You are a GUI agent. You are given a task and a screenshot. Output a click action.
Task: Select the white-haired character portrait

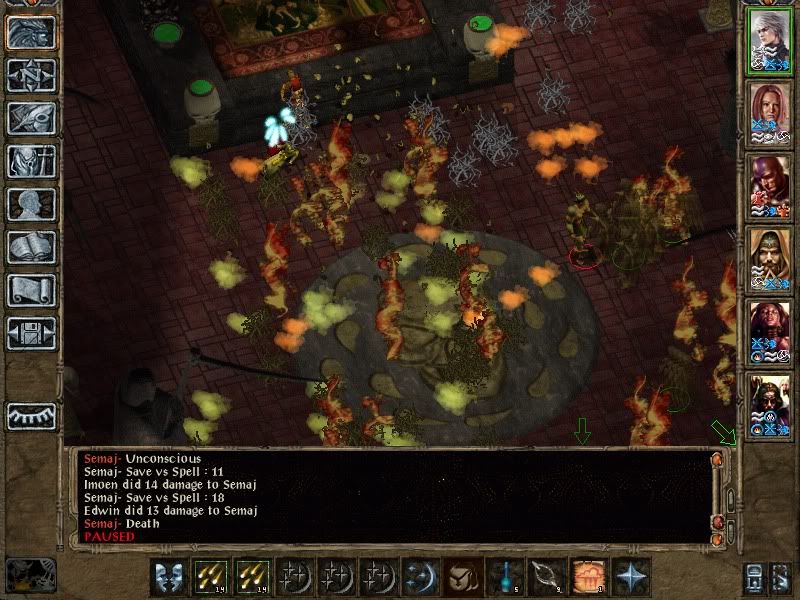[770, 40]
